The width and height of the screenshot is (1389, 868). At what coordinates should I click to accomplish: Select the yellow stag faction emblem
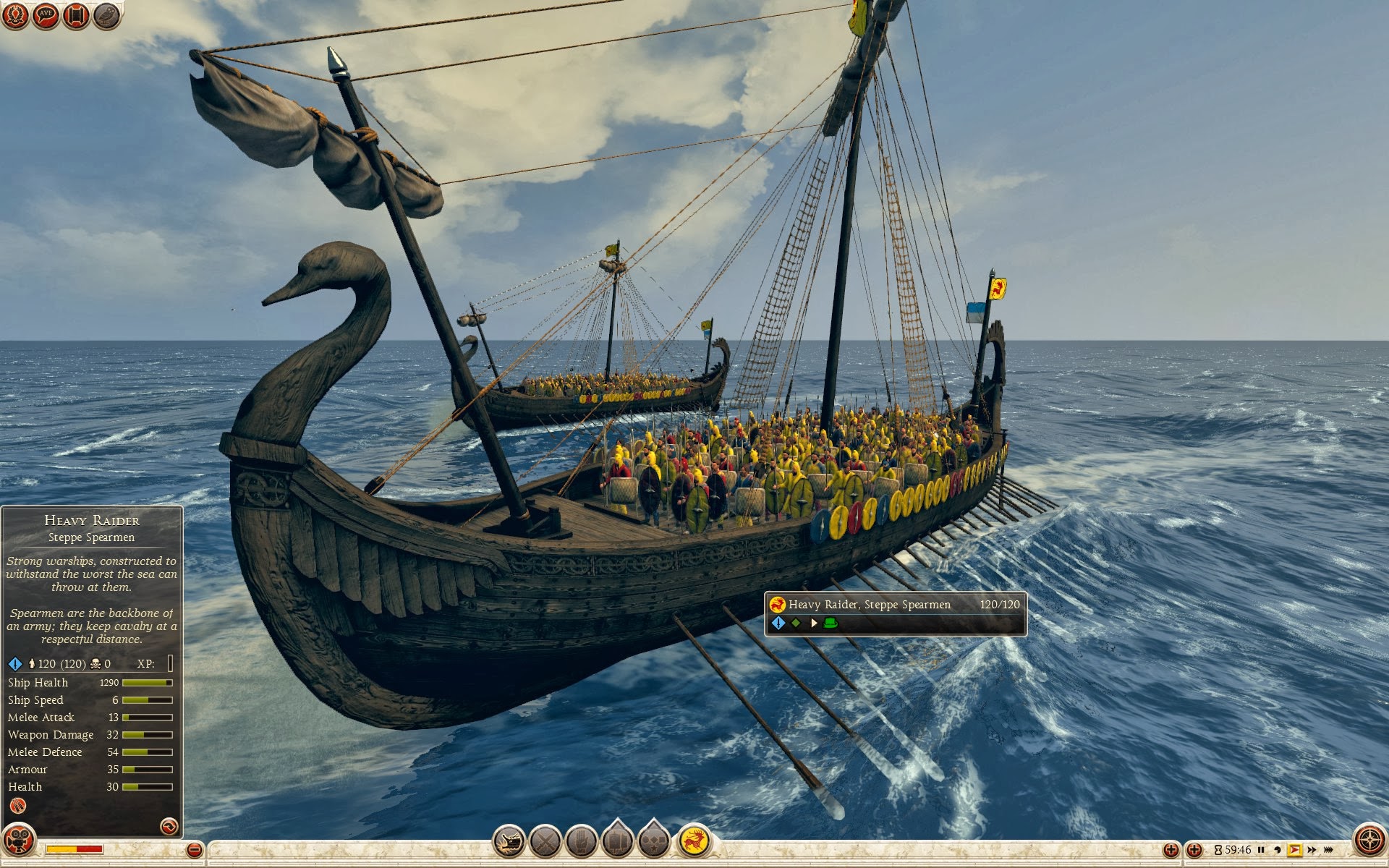point(694,841)
